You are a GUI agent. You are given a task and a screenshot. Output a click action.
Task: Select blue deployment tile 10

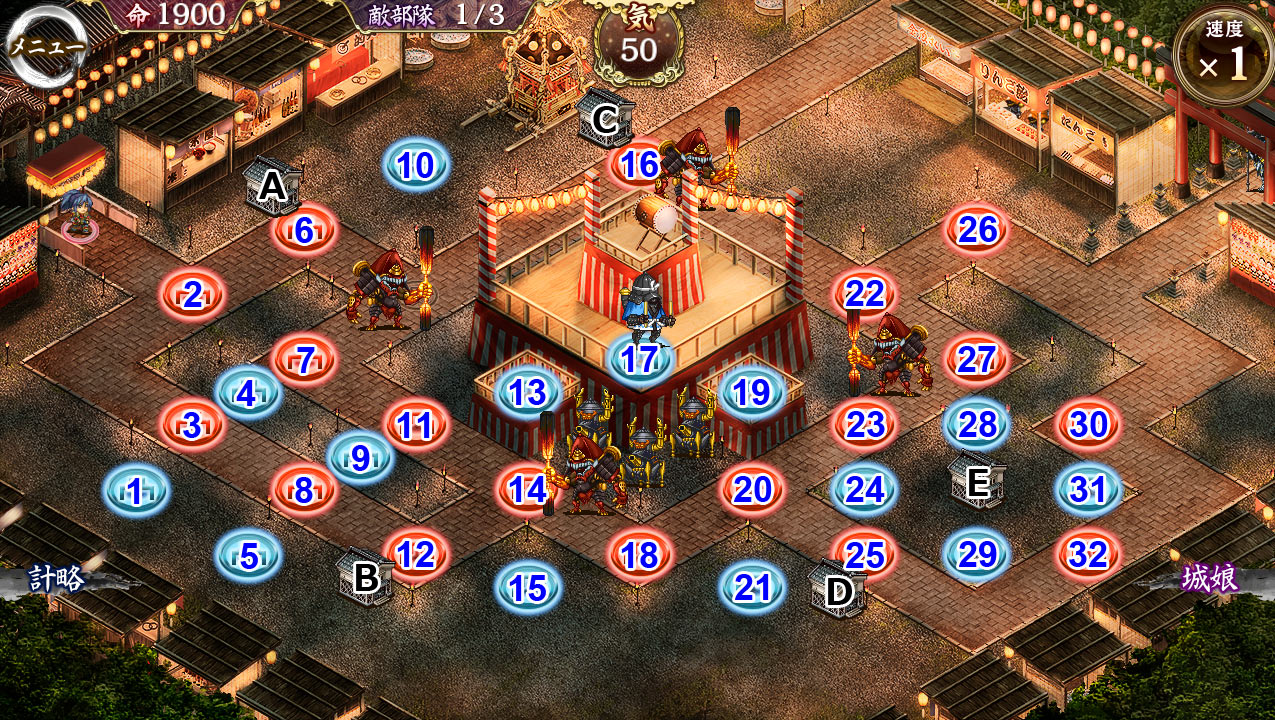415,165
